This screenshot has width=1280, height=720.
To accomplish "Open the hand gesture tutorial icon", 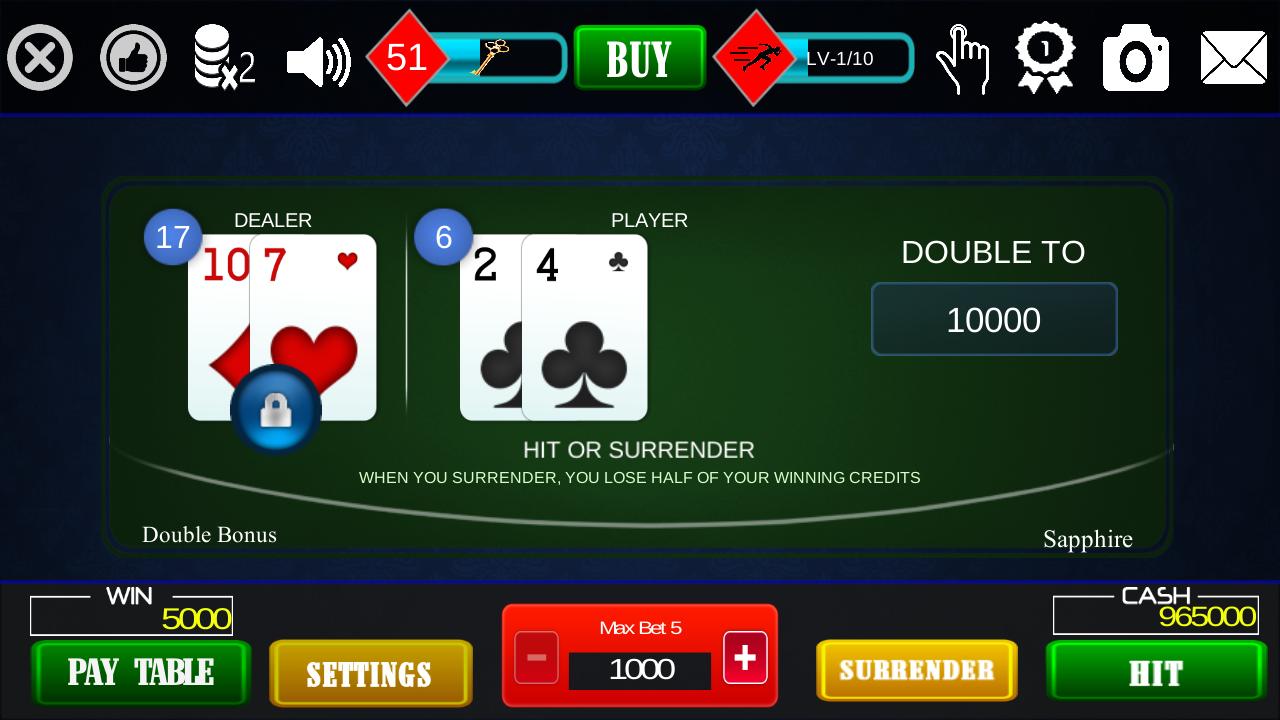I will click(x=963, y=57).
